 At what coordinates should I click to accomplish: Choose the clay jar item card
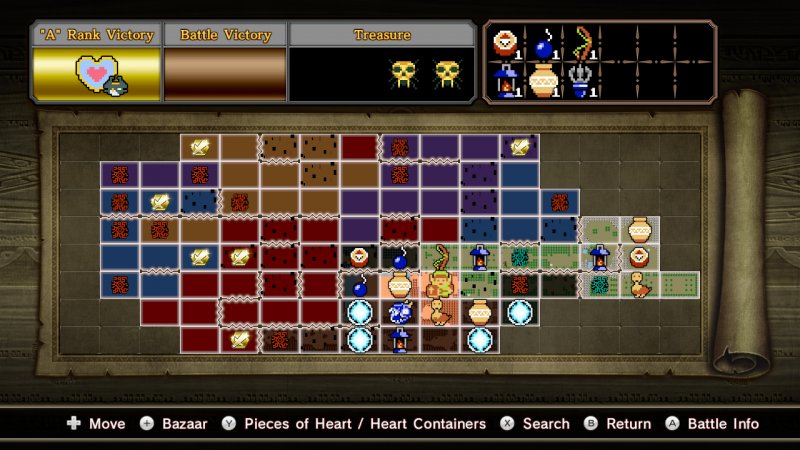click(543, 82)
